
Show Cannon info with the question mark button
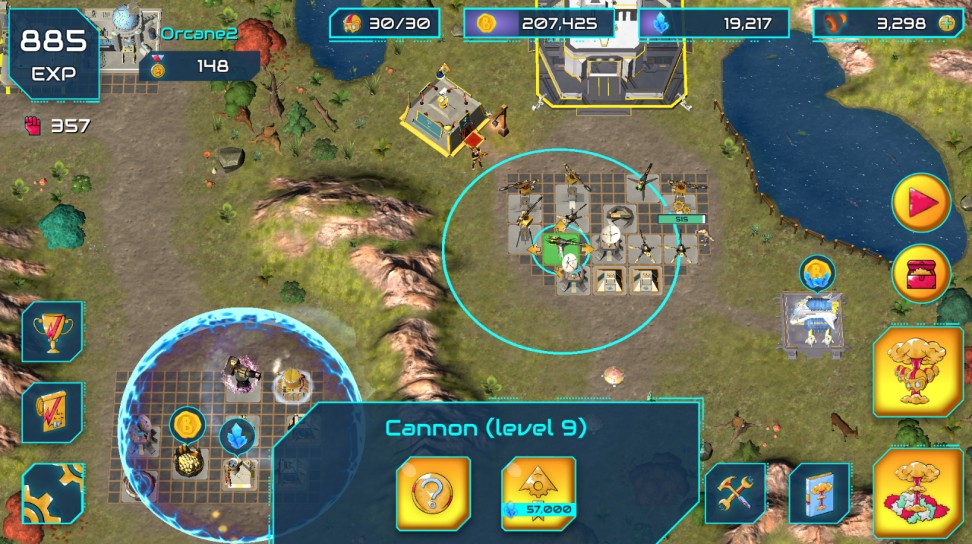(x=433, y=493)
